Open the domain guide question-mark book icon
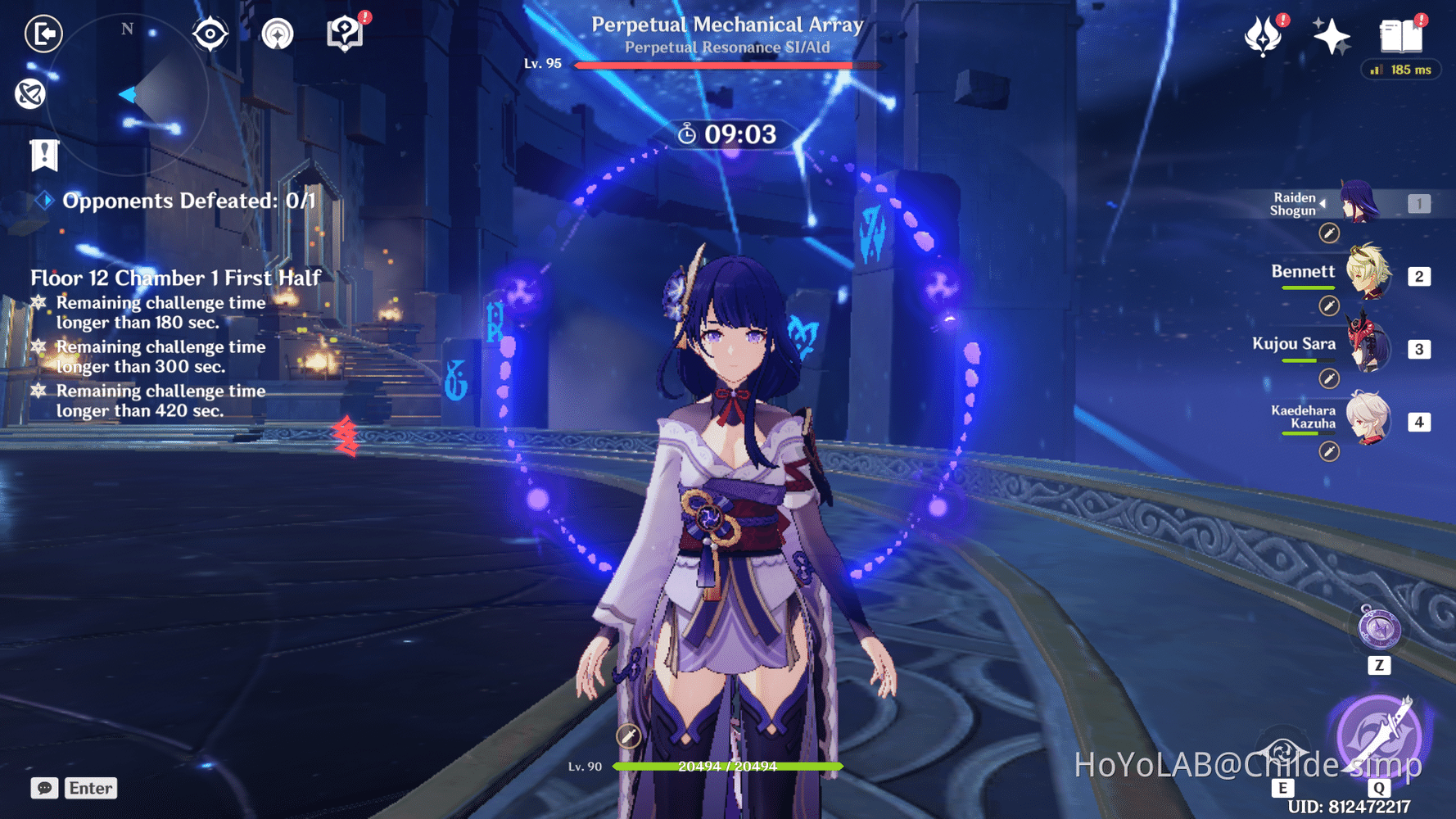The height and width of the screenshot is (819, 1456). coord(345,33)
